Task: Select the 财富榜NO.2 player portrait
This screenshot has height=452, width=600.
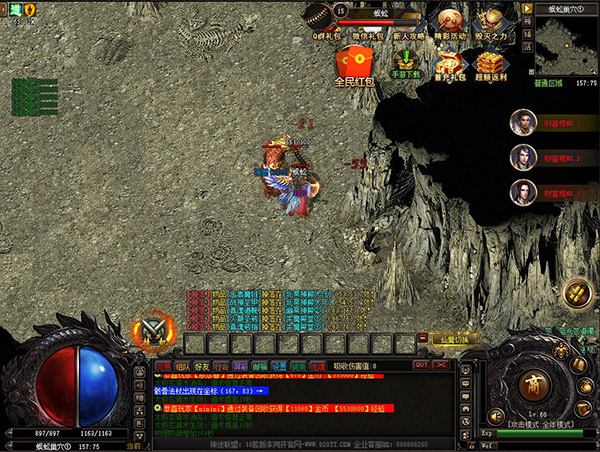Action: (x=520, y=157)
